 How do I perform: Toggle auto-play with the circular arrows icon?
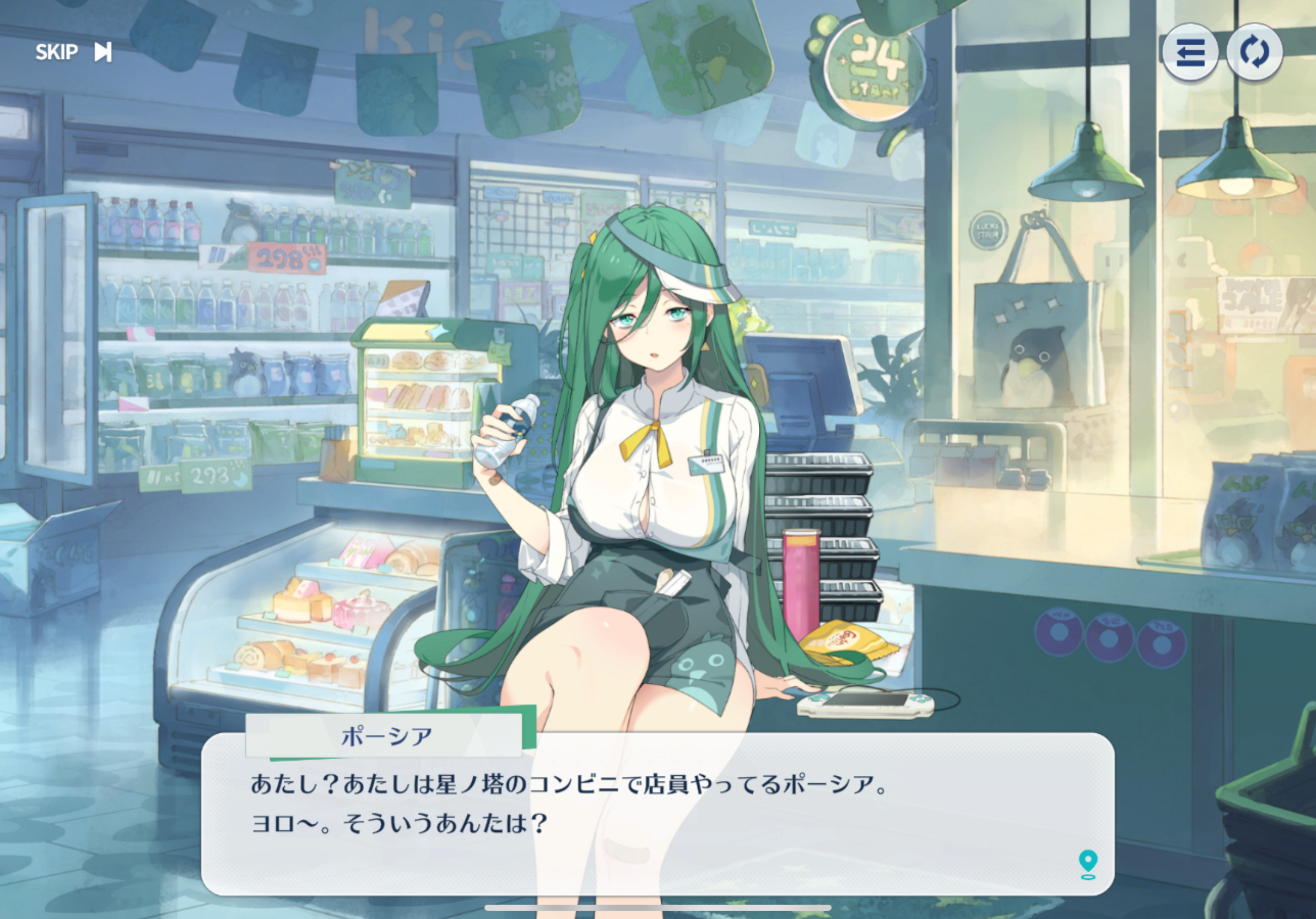tap(1254, 53)
